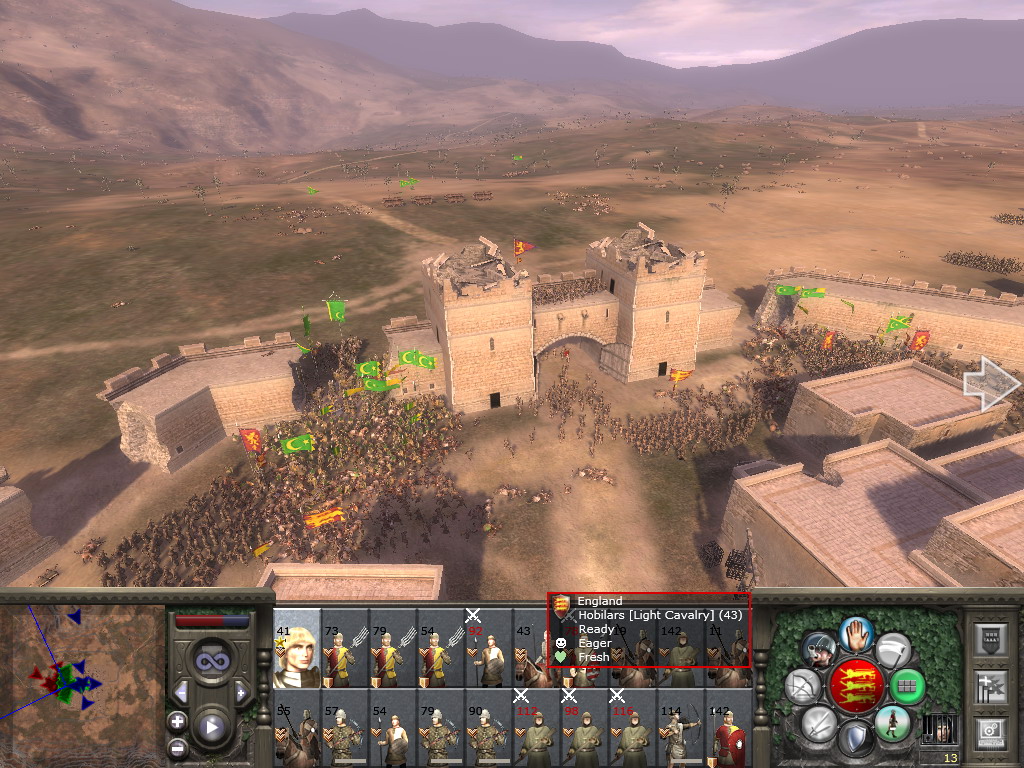The height and width of the screenshot is (768, 1024).
Task: Click the play button on the speed panel
Action: point(211,727)
